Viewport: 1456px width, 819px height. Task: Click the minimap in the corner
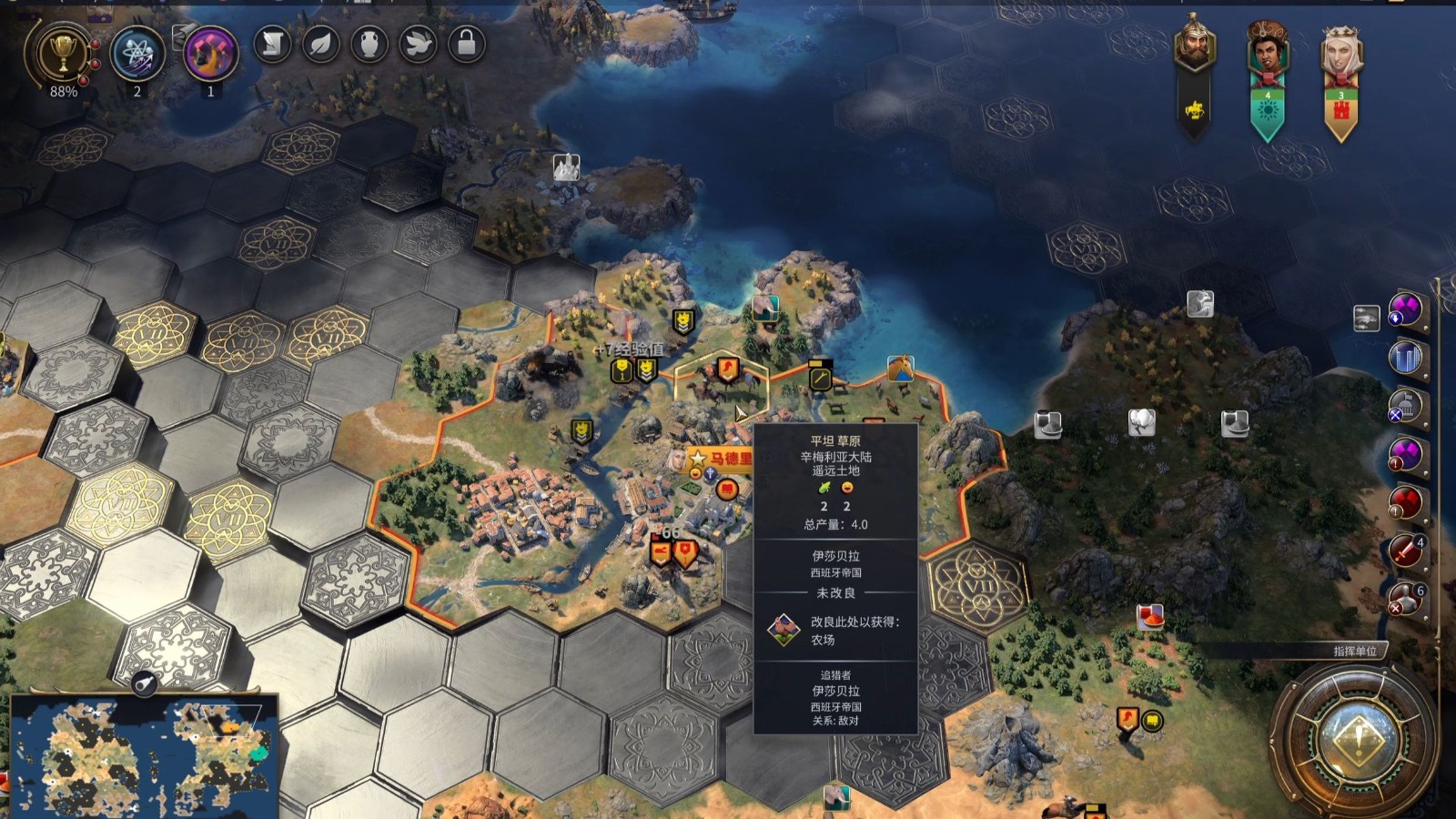(x=141, y=755)
